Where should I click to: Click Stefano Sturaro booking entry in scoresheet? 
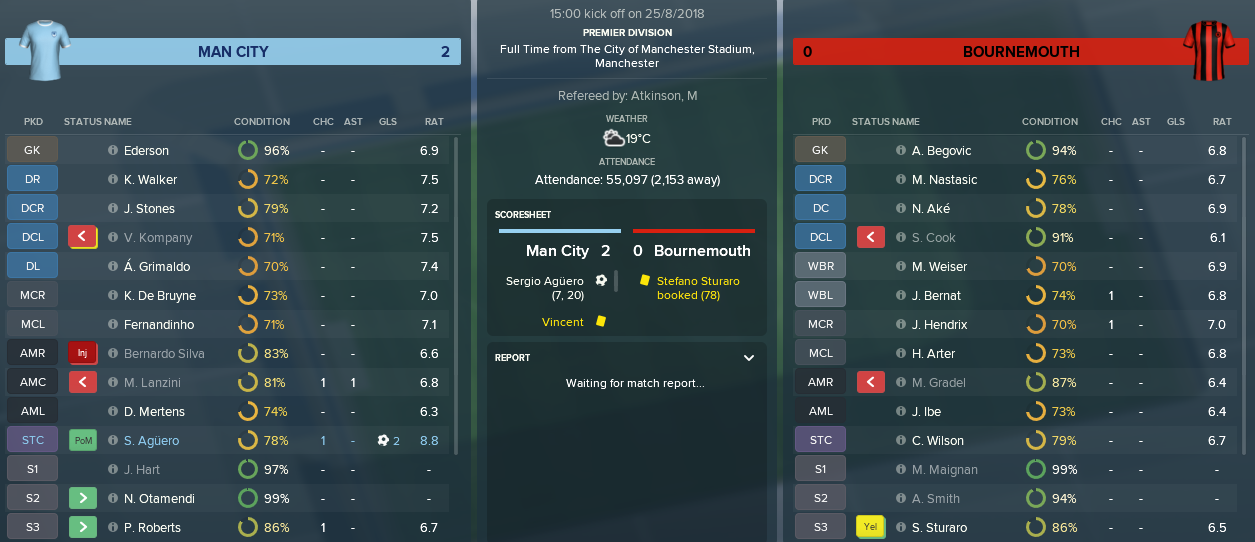point(698,288)
